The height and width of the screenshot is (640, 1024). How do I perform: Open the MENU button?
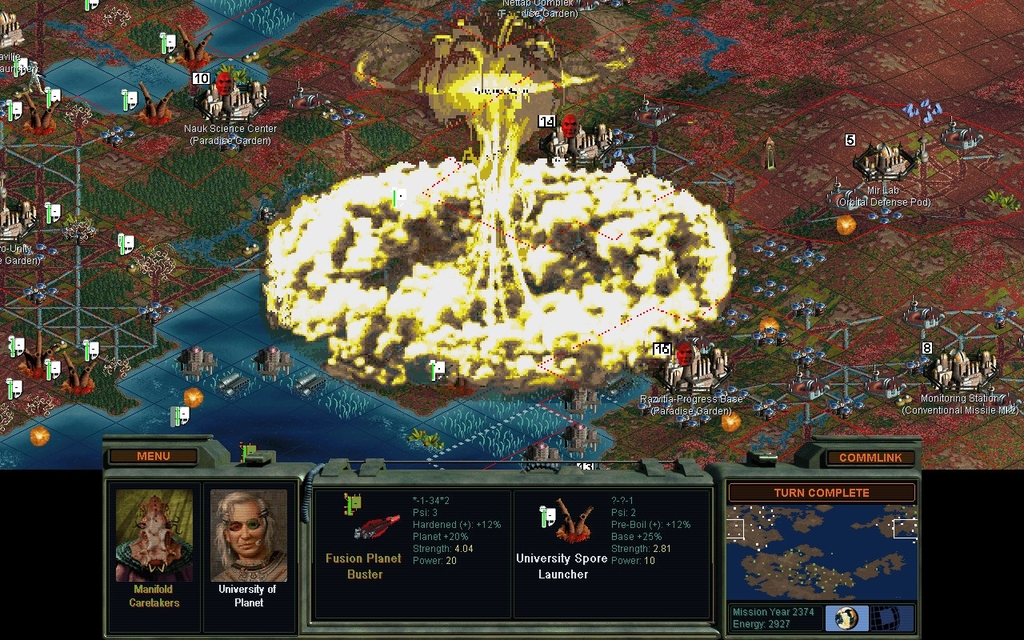point(153,457)
